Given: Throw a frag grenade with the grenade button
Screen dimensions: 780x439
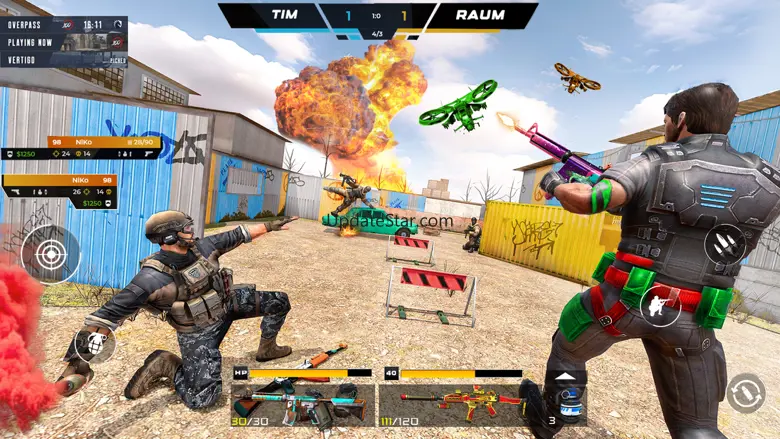Looking at the screenshot, I should click(x=94, y=343).
